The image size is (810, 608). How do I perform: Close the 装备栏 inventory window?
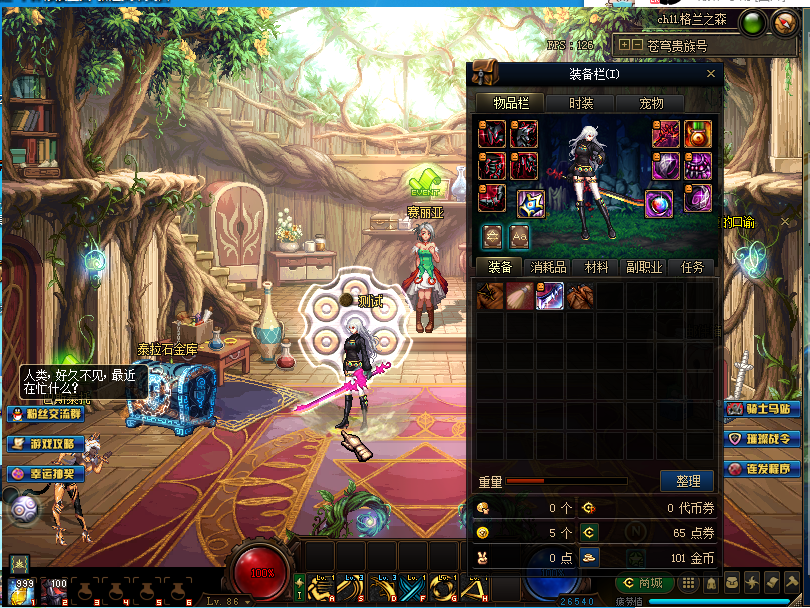(x=711, y=74)
